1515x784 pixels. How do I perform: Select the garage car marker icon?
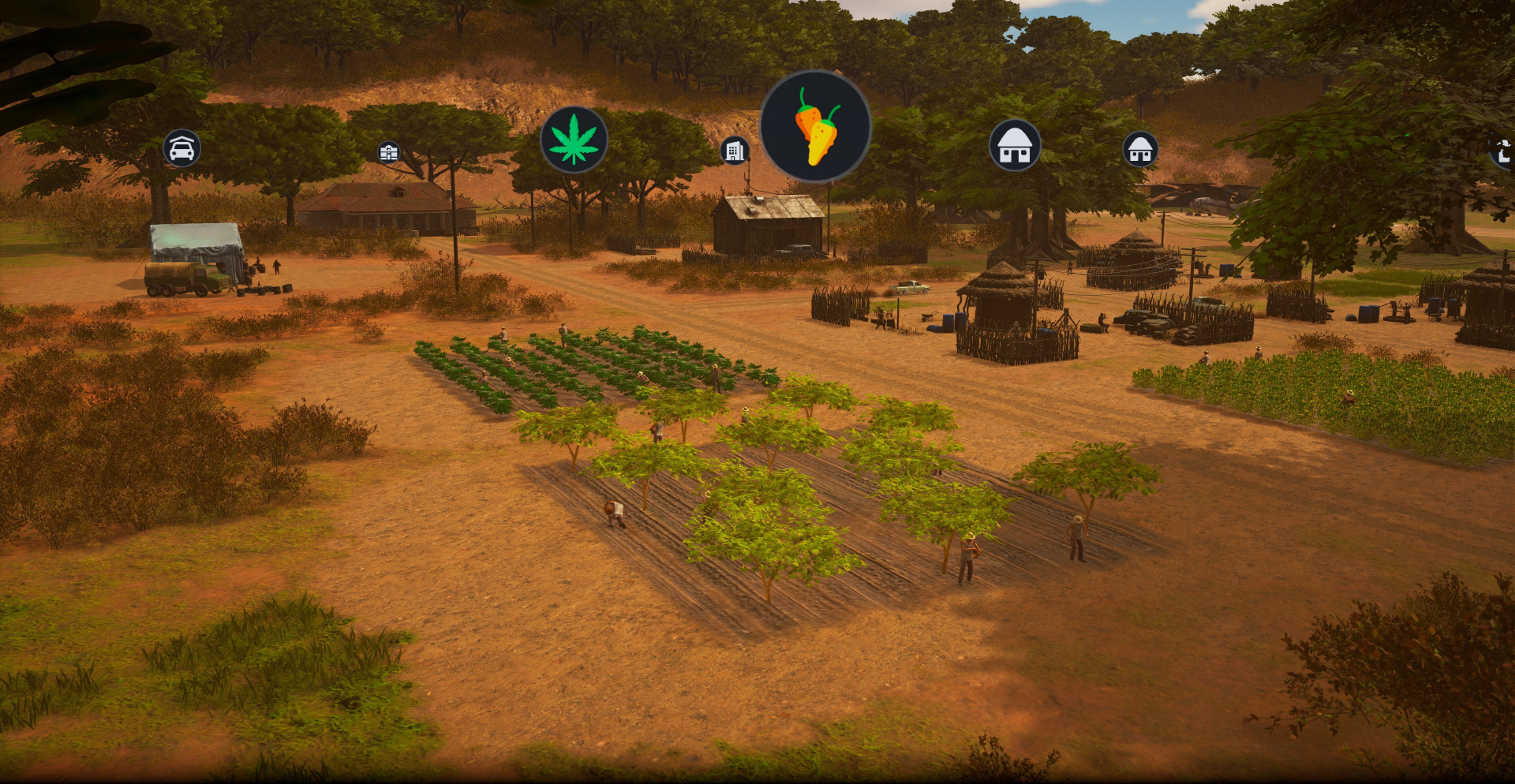click(x=182, y=148)
